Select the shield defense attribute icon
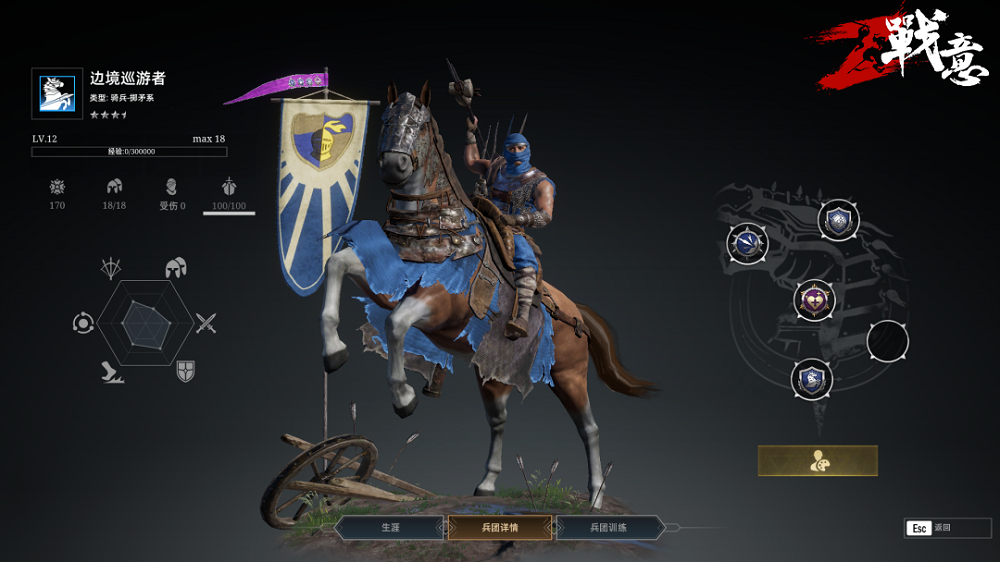 185,372
